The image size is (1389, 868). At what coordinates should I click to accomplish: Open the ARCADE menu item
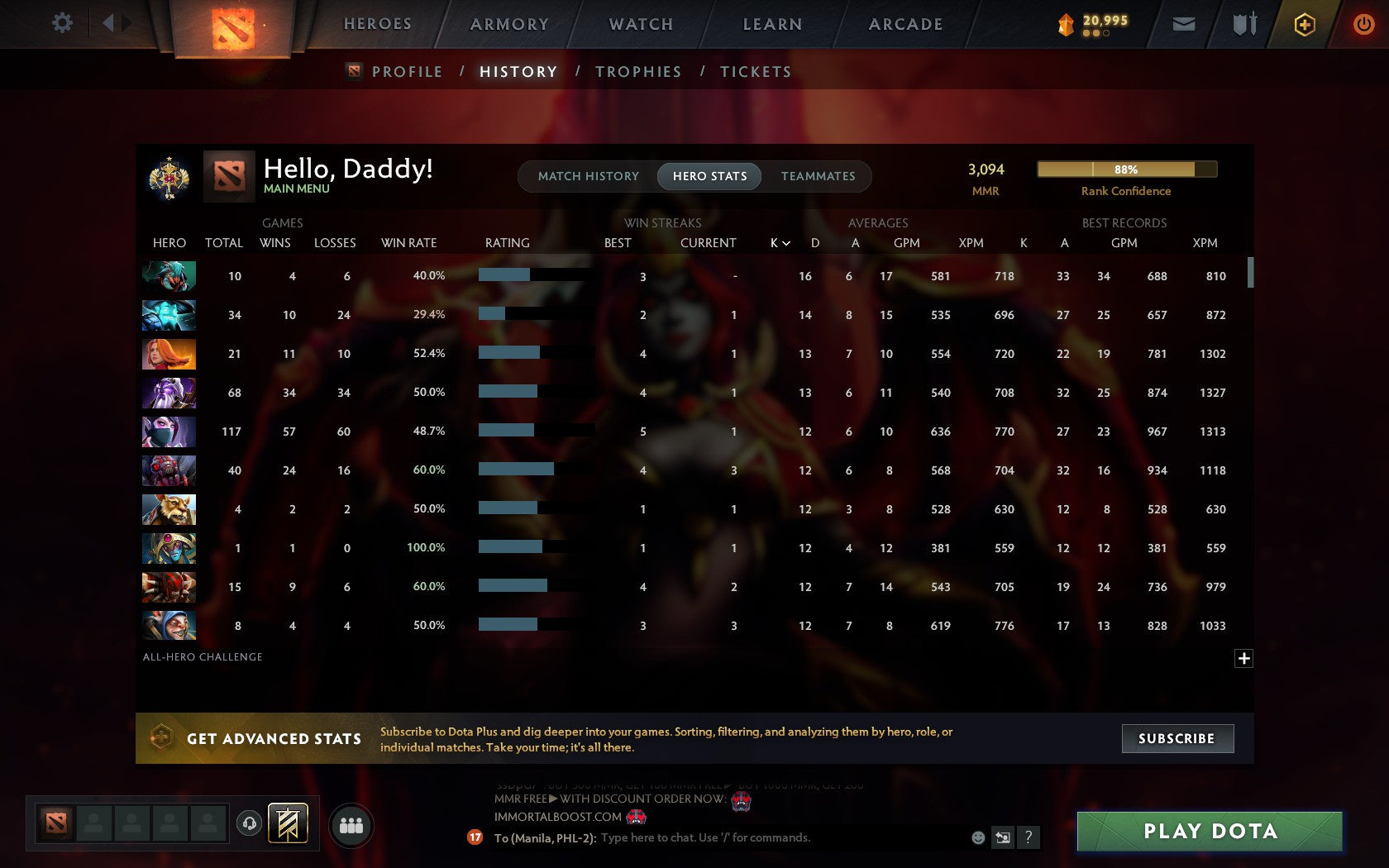(x=905, y=24)
